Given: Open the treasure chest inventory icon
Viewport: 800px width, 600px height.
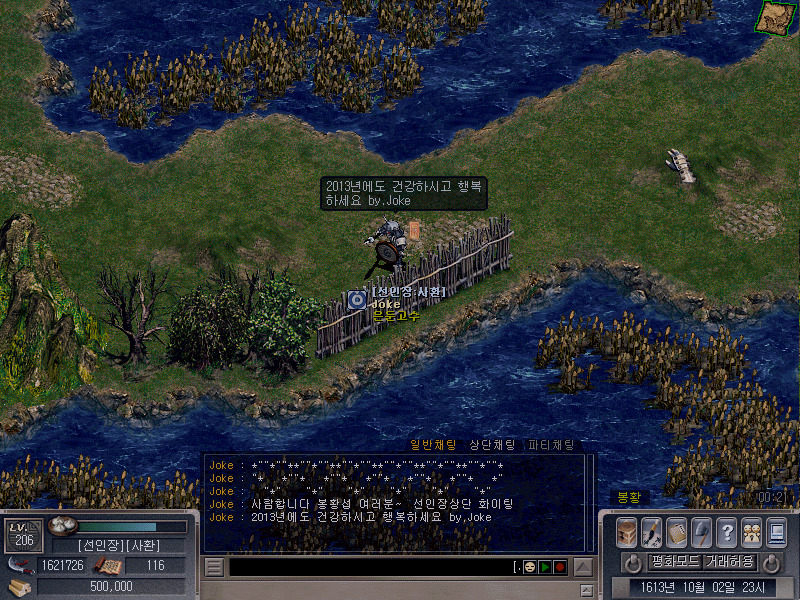Looking at the screenshot, I should click(x=627, y=531).
